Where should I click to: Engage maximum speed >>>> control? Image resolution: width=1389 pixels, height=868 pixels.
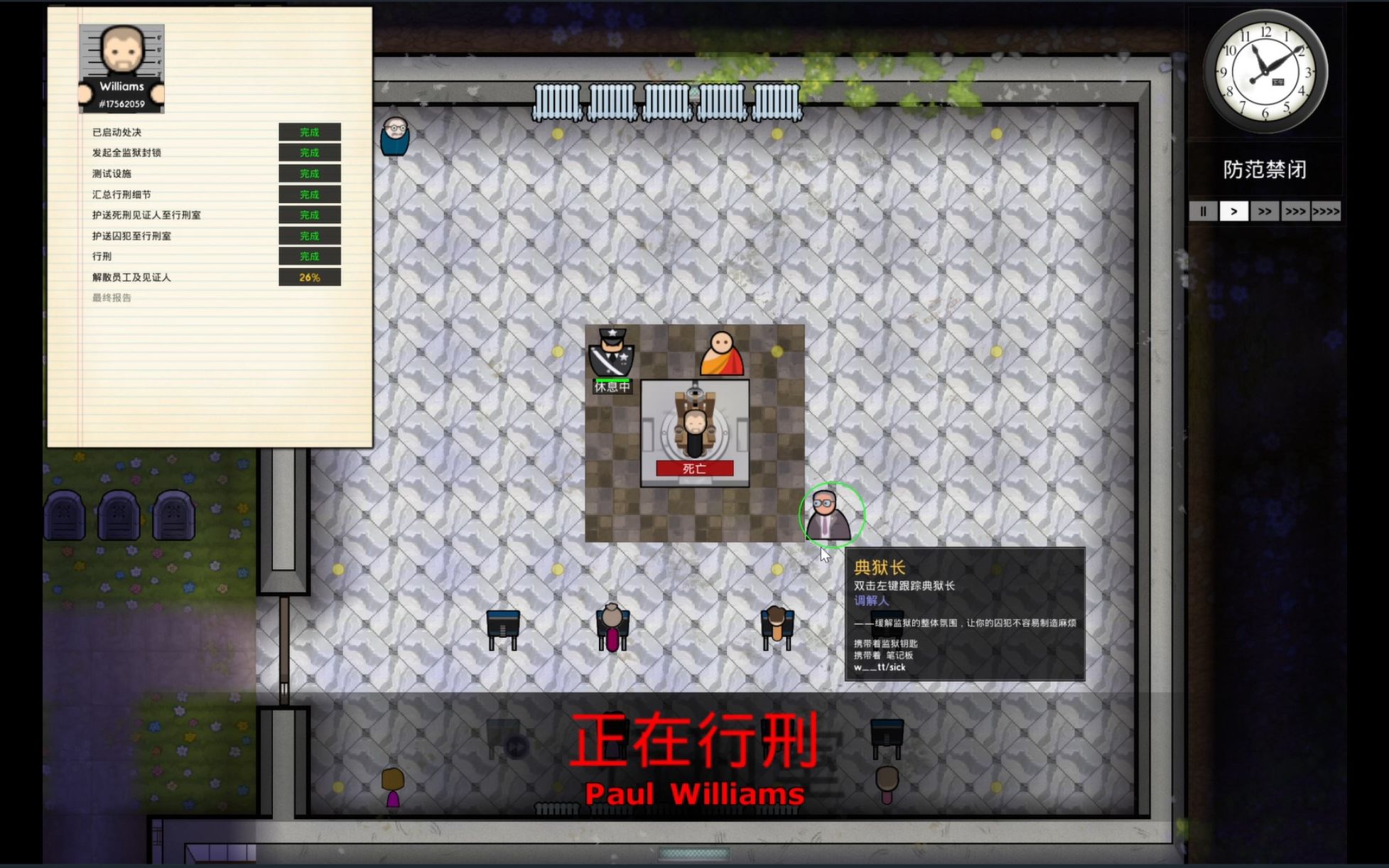click(x=1327, y=211)
